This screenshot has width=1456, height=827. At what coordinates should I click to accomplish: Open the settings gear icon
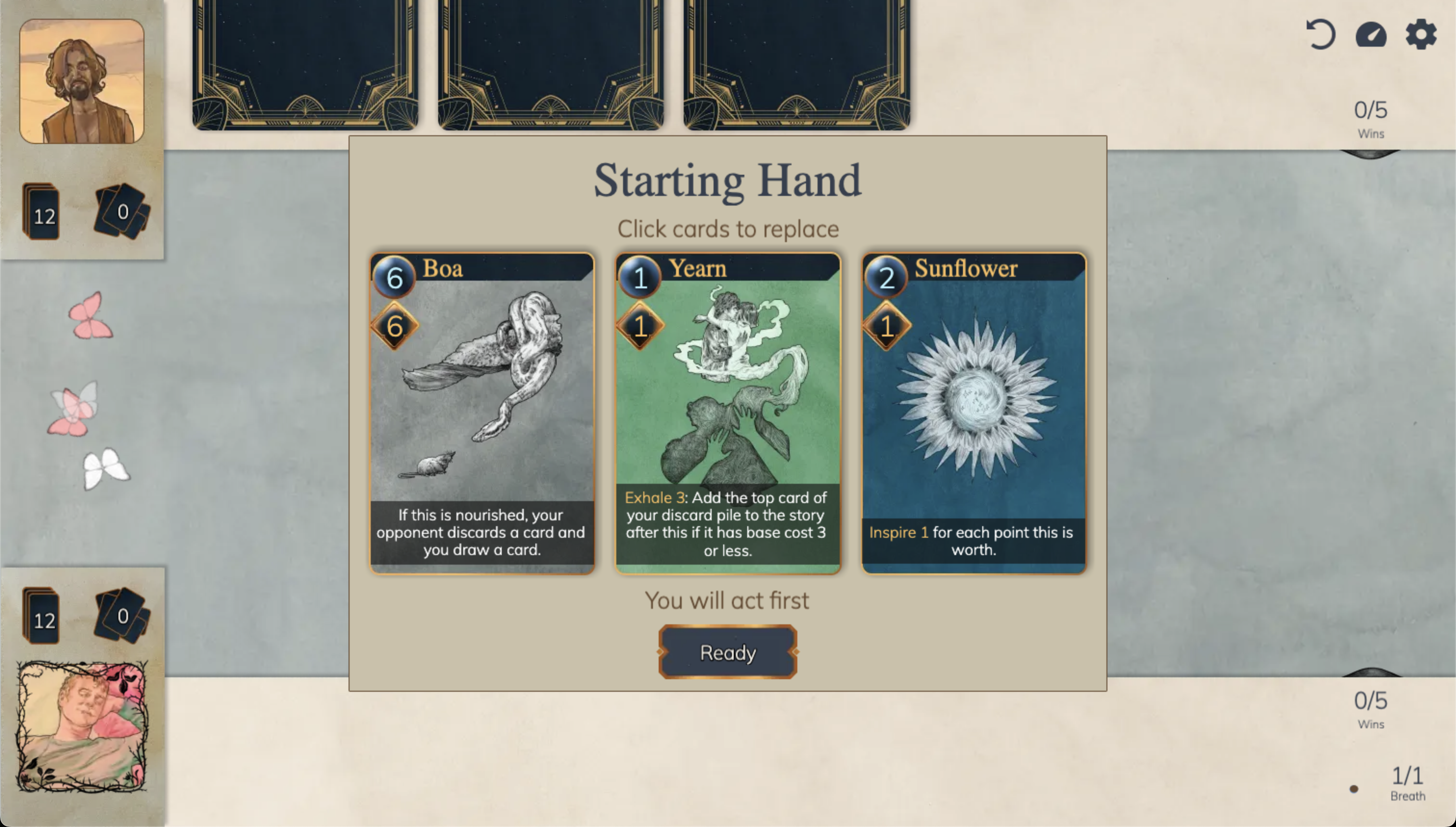pos(1419,35)
